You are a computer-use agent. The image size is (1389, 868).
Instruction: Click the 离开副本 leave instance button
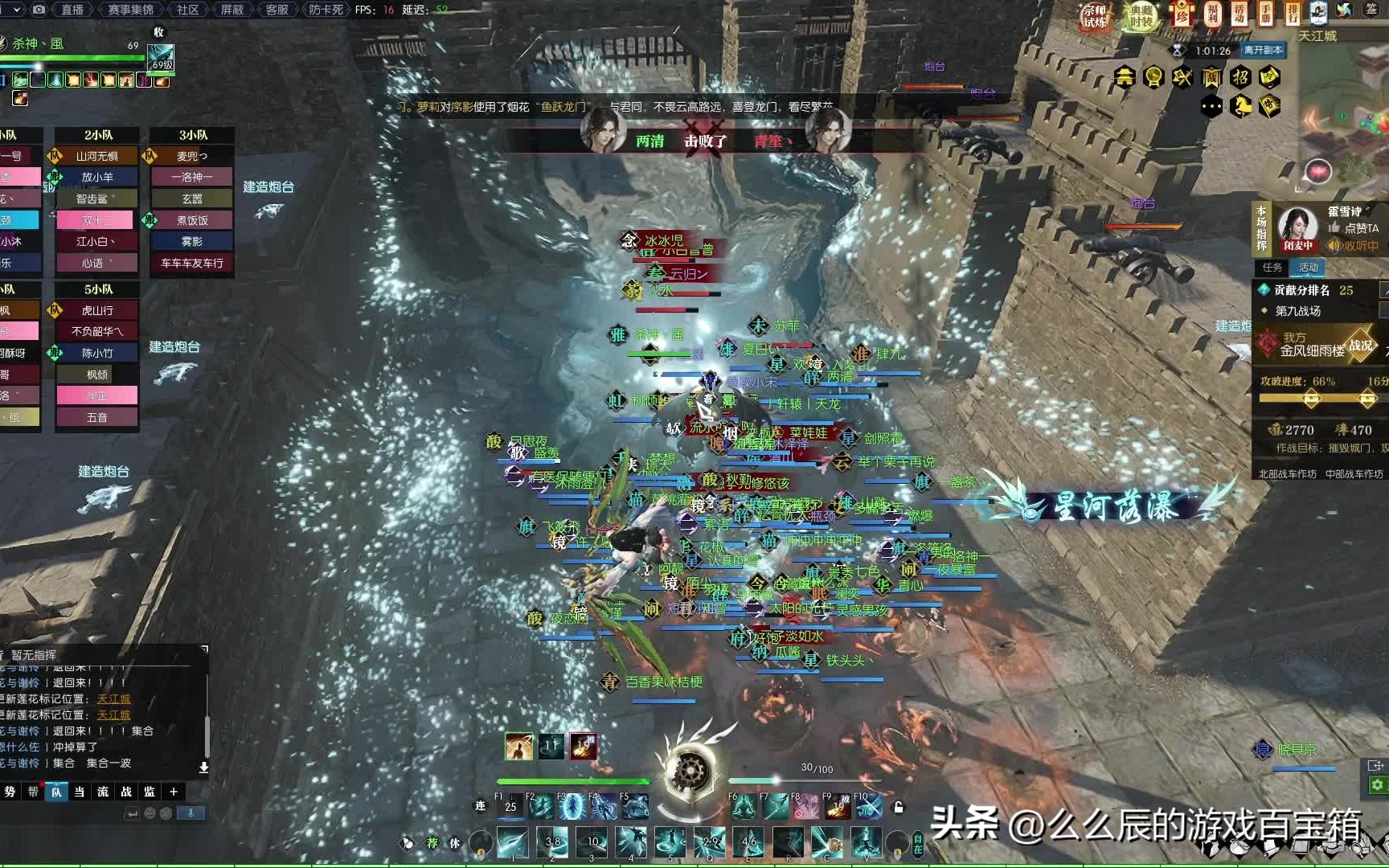[1264, 50]
